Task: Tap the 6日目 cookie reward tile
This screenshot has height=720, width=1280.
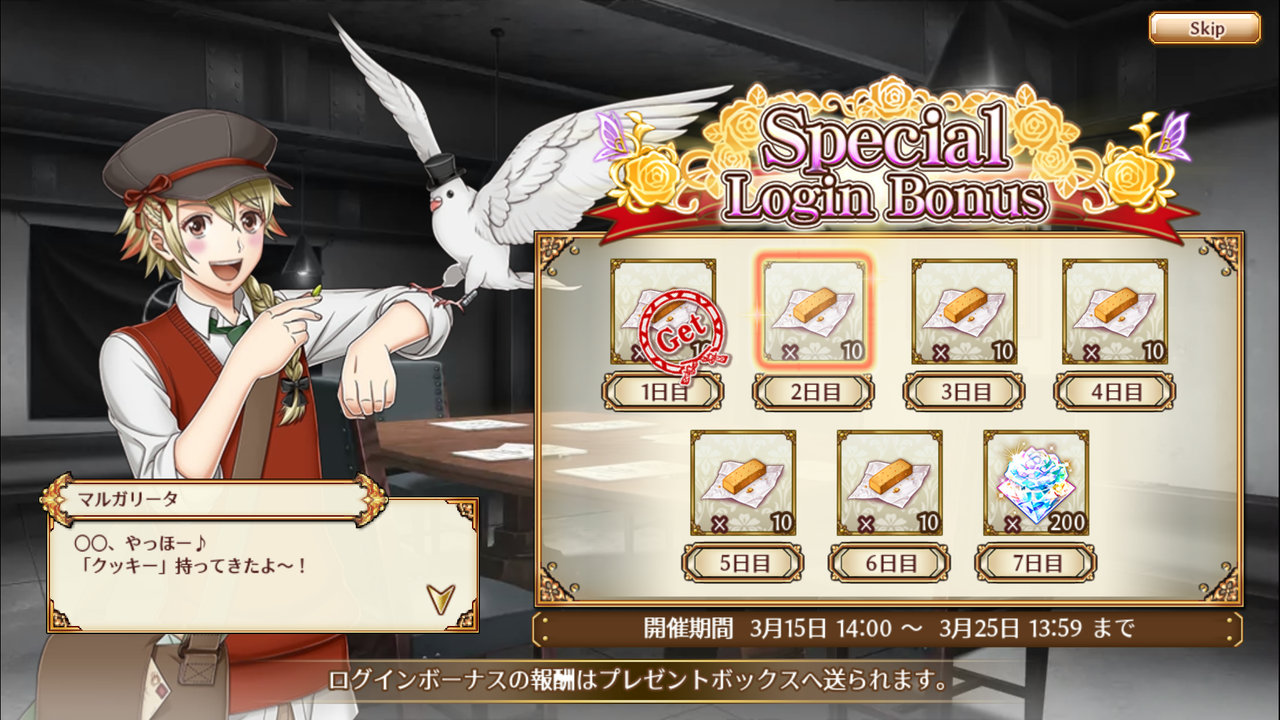Action: [889, 483]
